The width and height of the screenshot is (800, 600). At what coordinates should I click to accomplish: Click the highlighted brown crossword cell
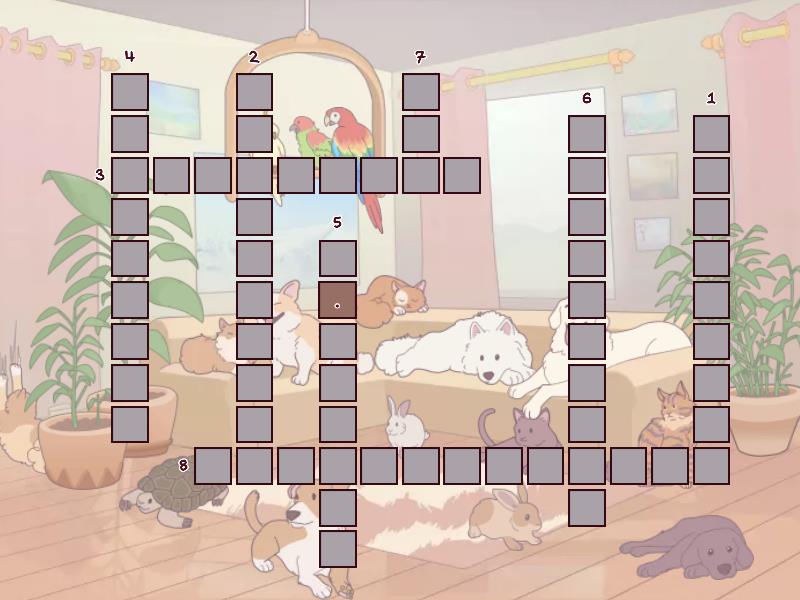pos(338,300)
